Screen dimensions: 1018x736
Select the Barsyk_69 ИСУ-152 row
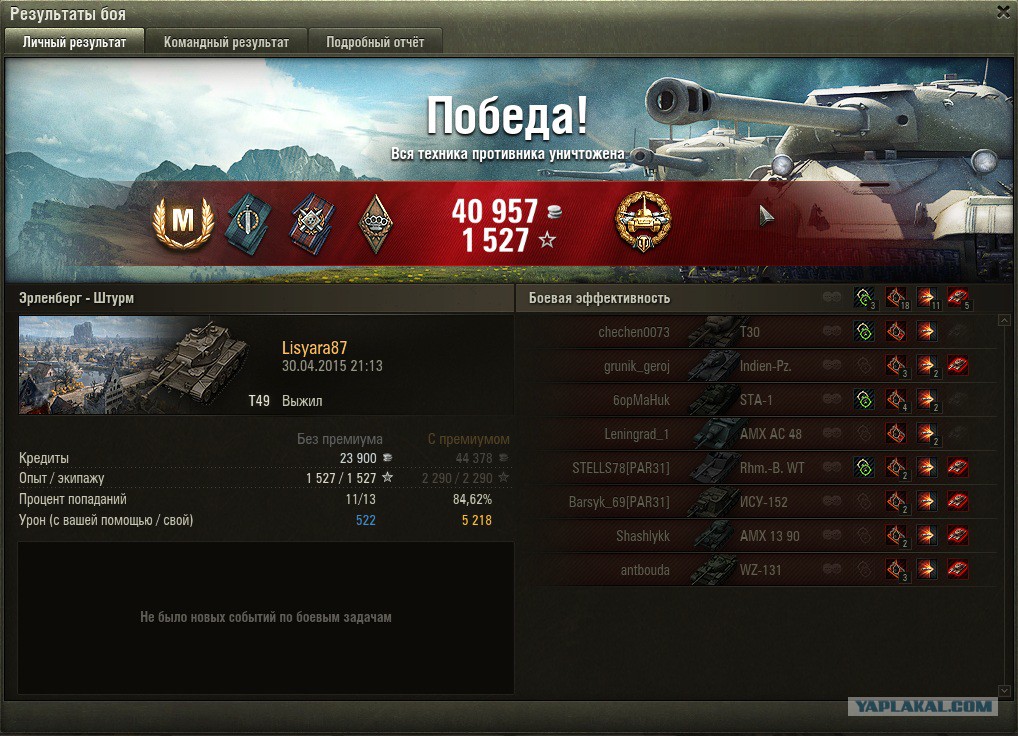700,502
